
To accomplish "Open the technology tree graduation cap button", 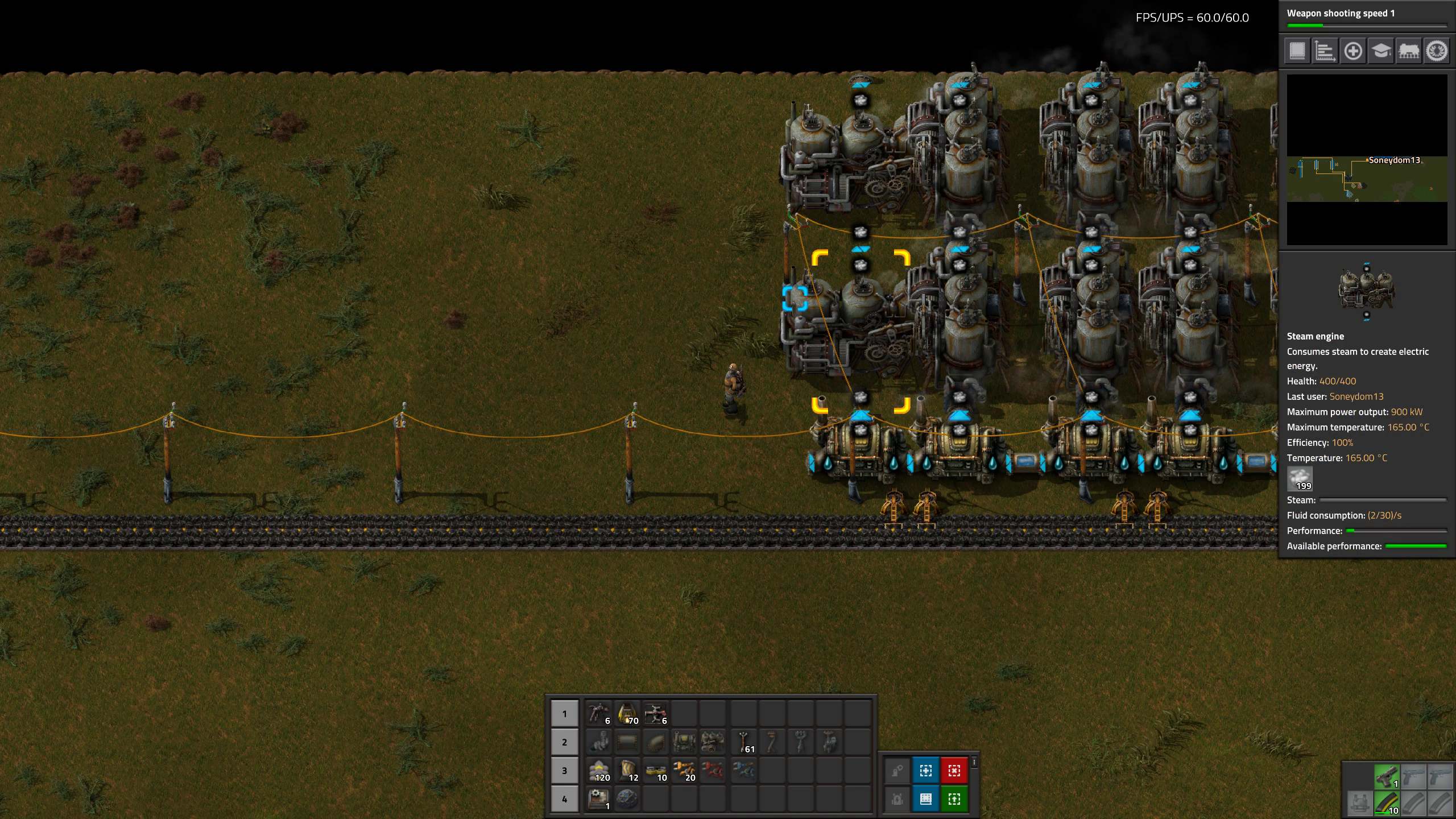I will 1380,51.
